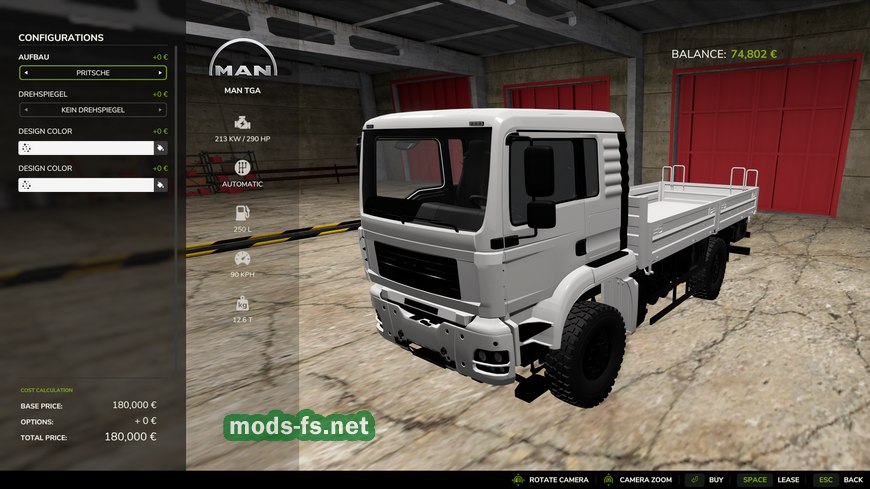Select previous Aufbau option with left arrow

pyautogui.click(x=26, y=73)
